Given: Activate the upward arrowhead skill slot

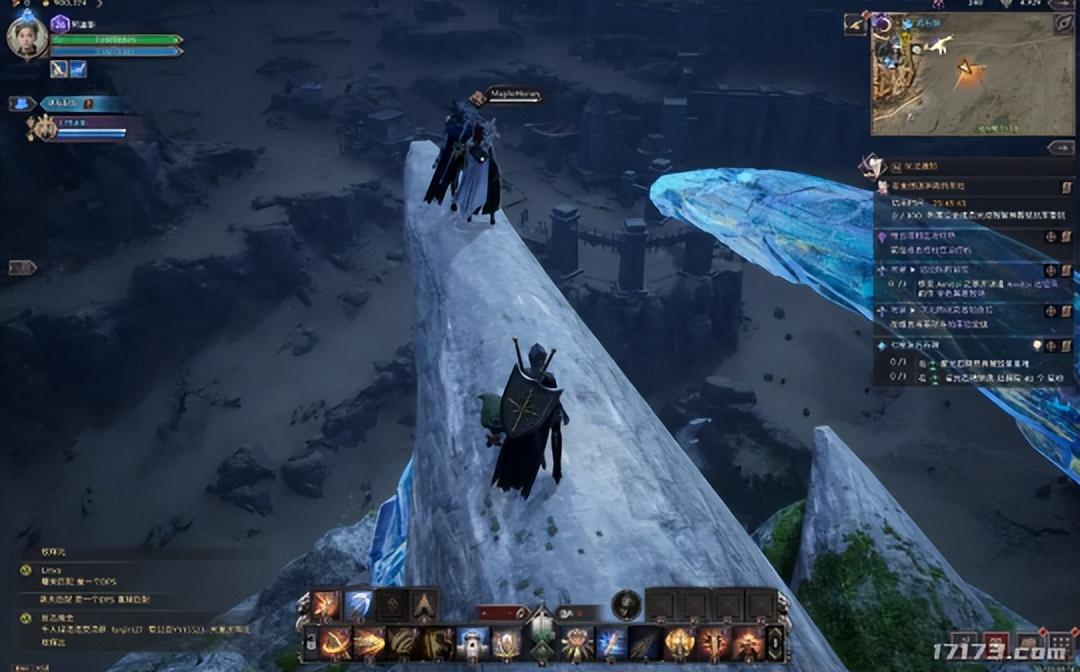Looking at the screenshot, I should pyautogui.click(x=424, y=604).
